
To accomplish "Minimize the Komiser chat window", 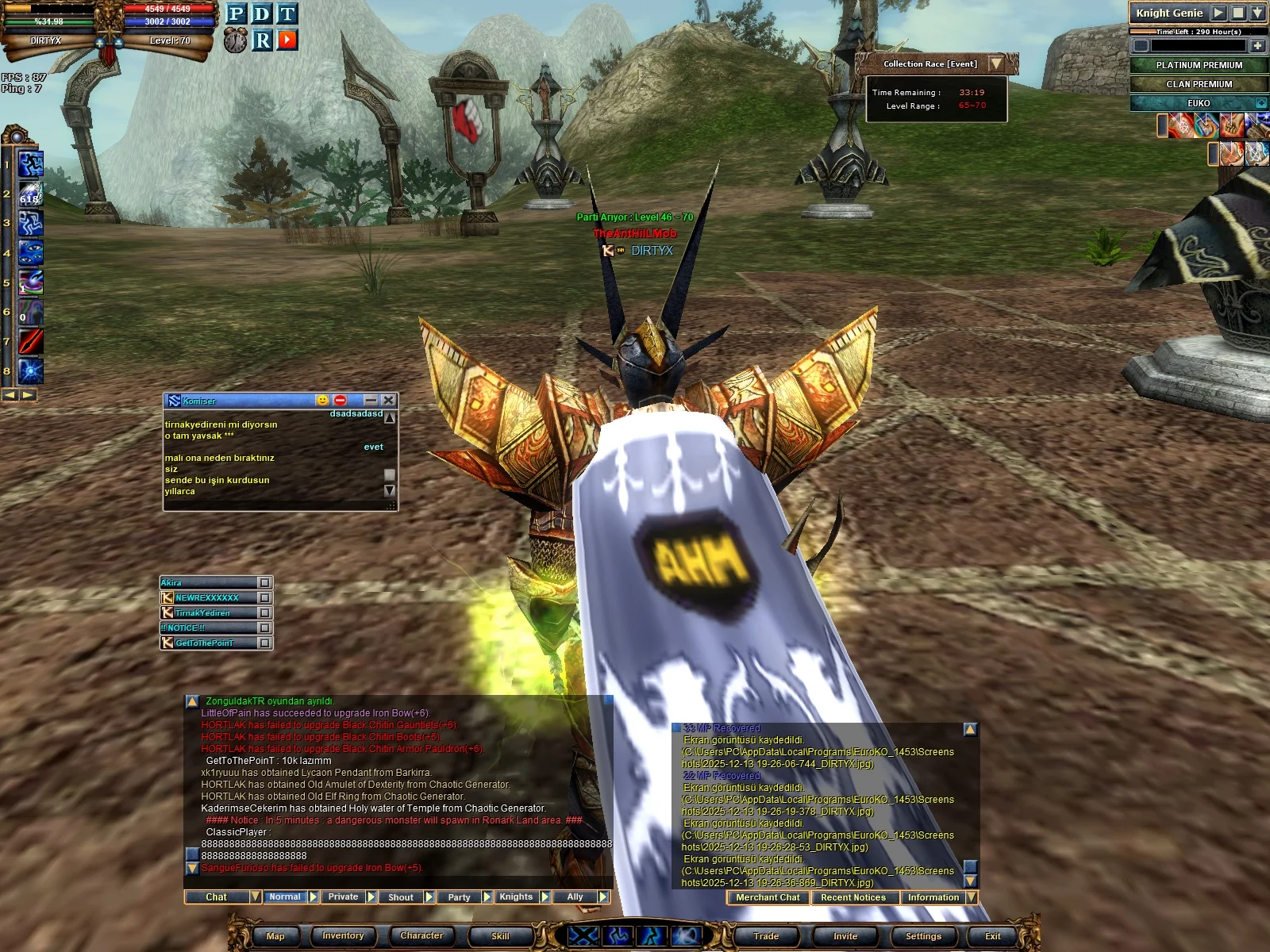I will click(x=371, y=401).
